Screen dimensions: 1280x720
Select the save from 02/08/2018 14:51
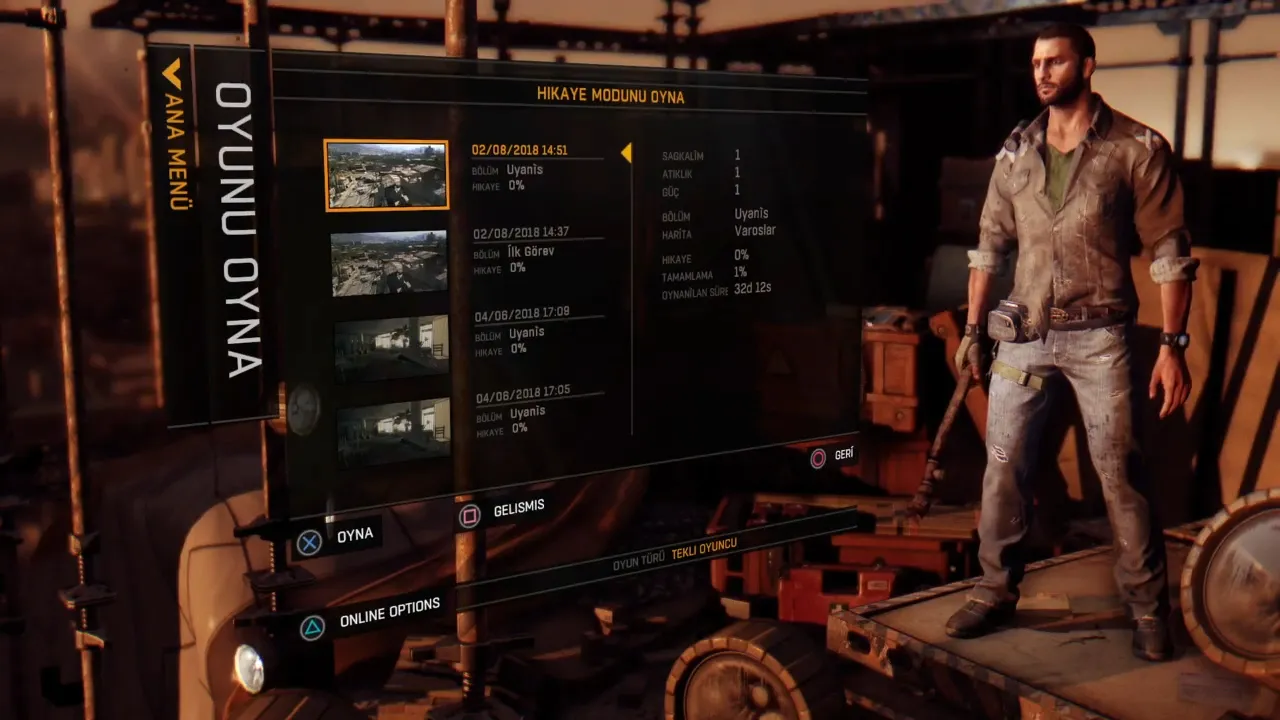536,167
